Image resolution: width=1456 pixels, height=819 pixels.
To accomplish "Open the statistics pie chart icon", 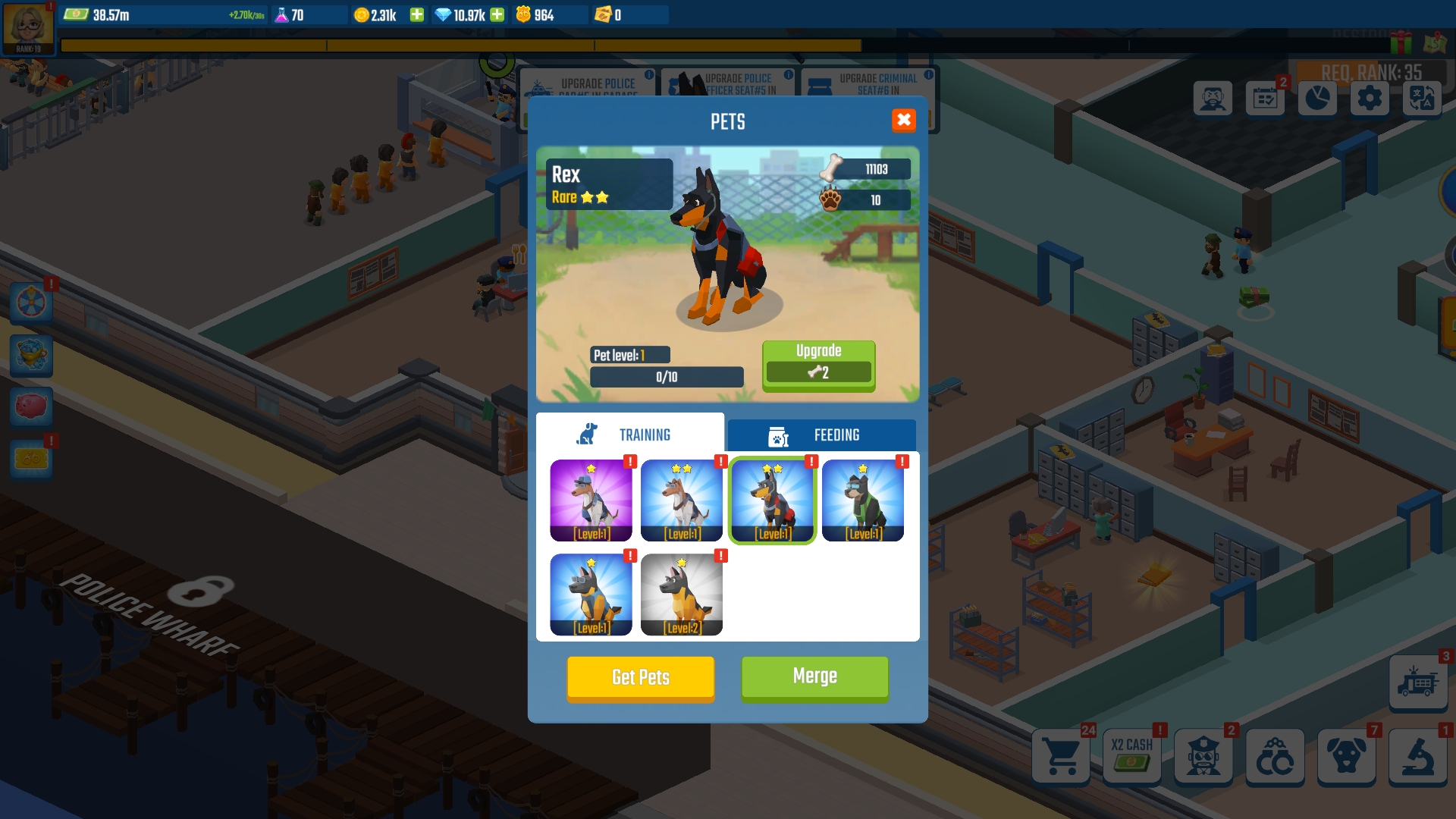I will [1318, 99].
